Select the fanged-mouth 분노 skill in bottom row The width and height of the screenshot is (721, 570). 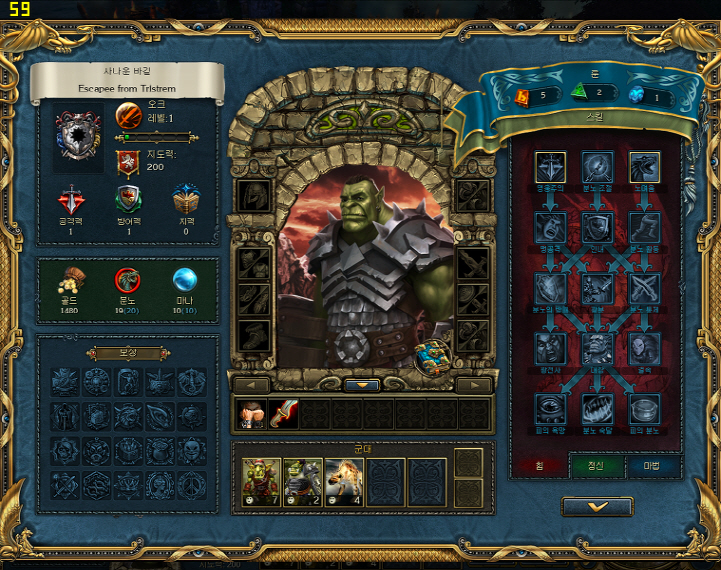tap(597, 408)
